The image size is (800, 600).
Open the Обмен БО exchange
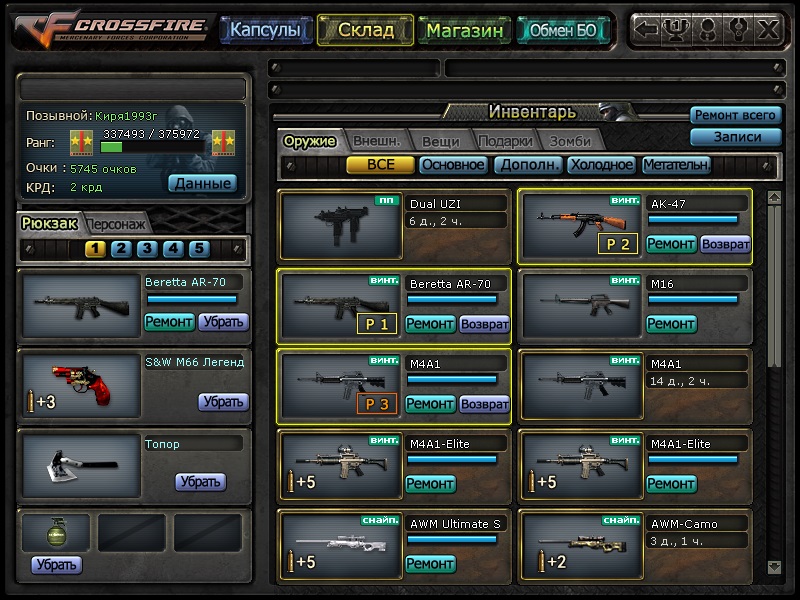564,30
